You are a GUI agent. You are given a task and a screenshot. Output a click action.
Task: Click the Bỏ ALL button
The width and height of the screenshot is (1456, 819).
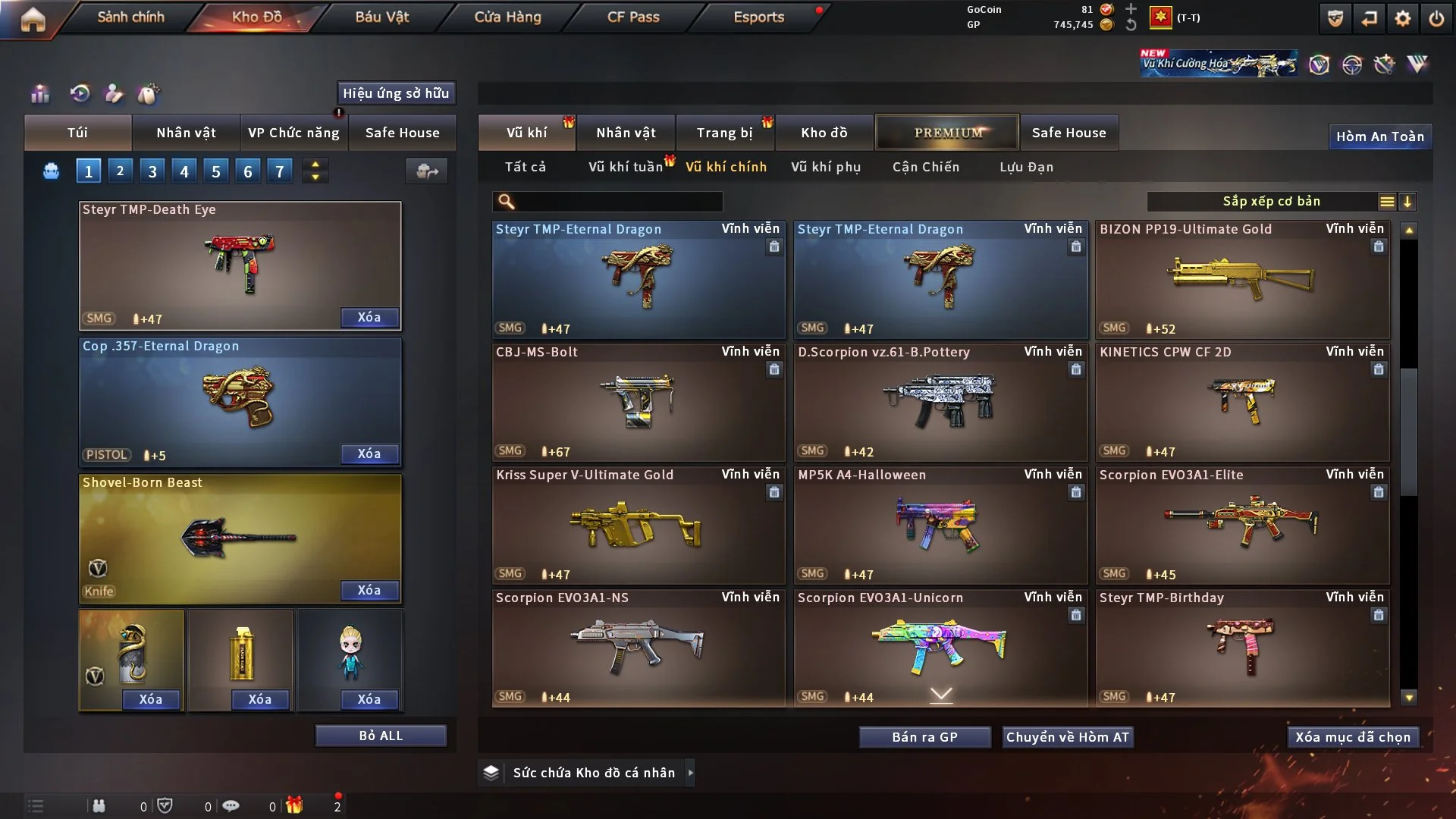pyautogui.click(x=381, y=736)
